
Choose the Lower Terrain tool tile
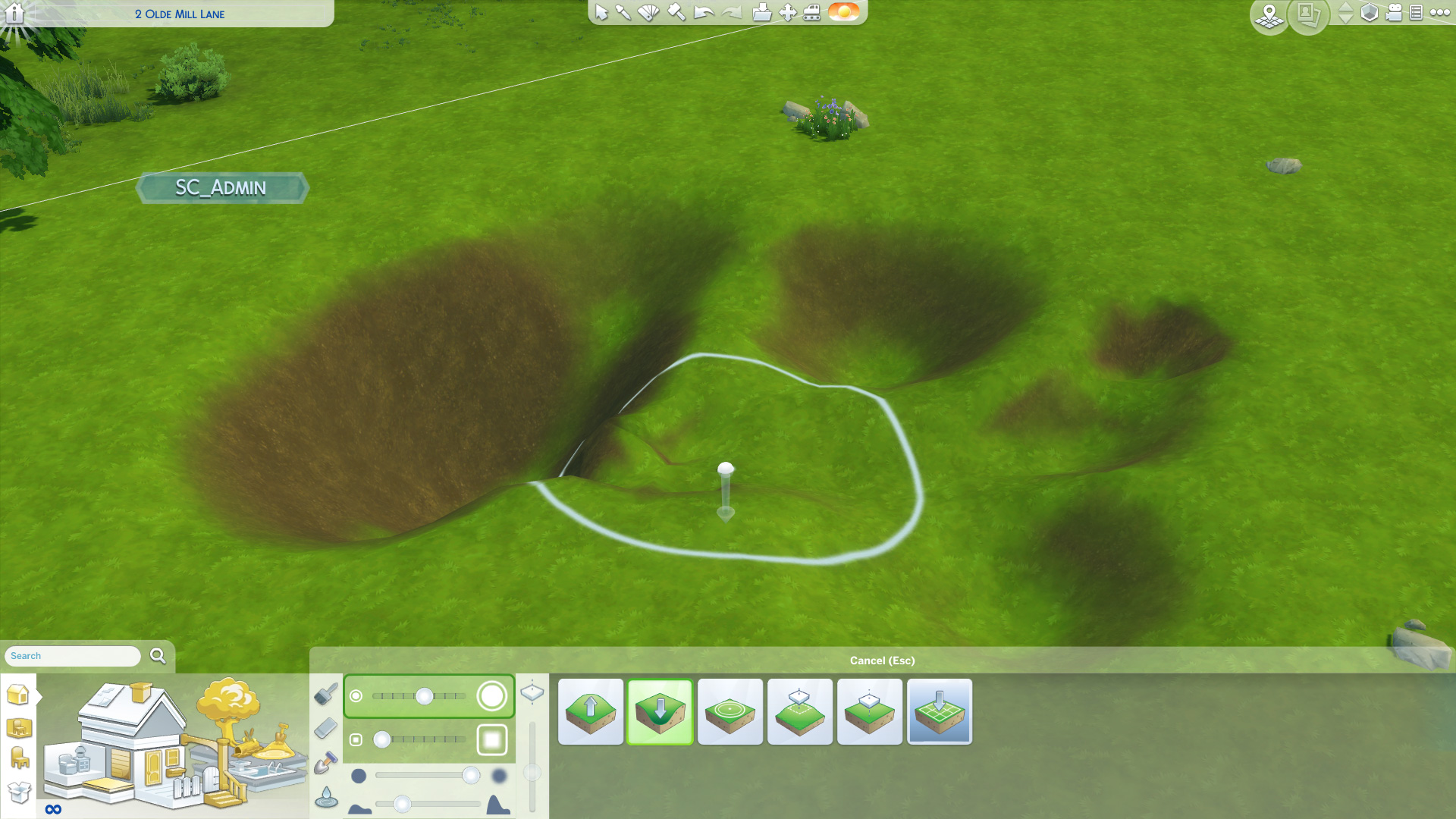pos(660,711)
